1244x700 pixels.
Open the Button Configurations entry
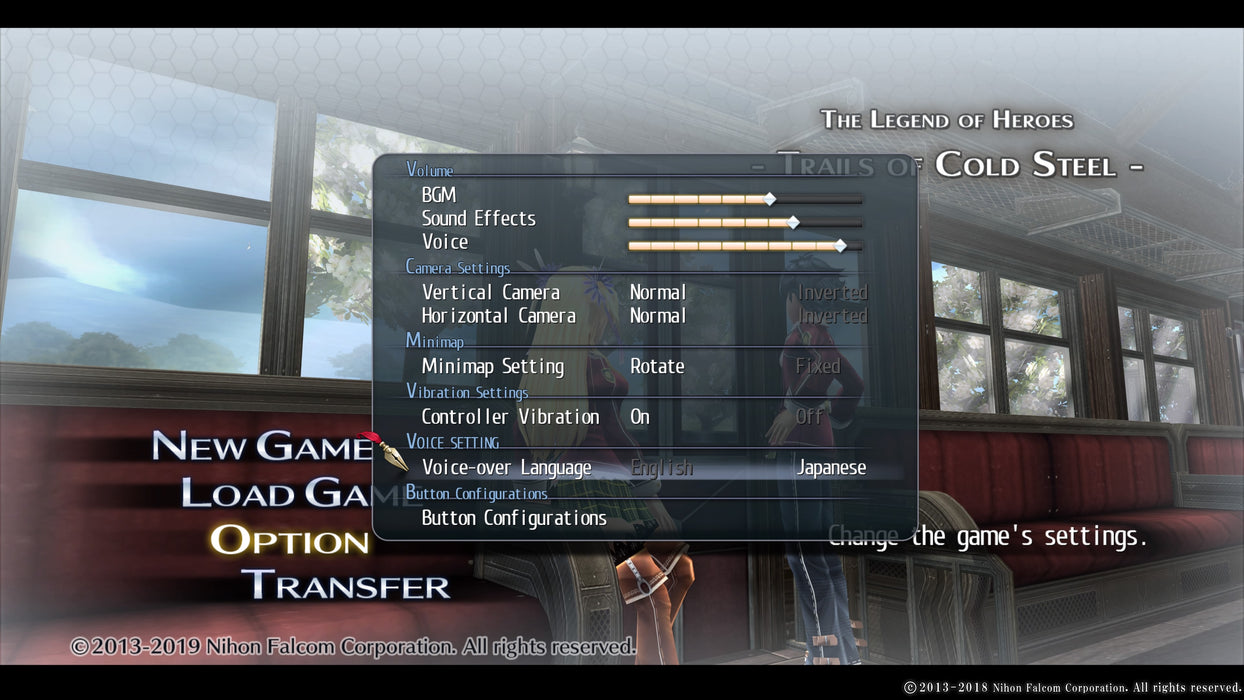pyautogui.click(x=514, y=518)
